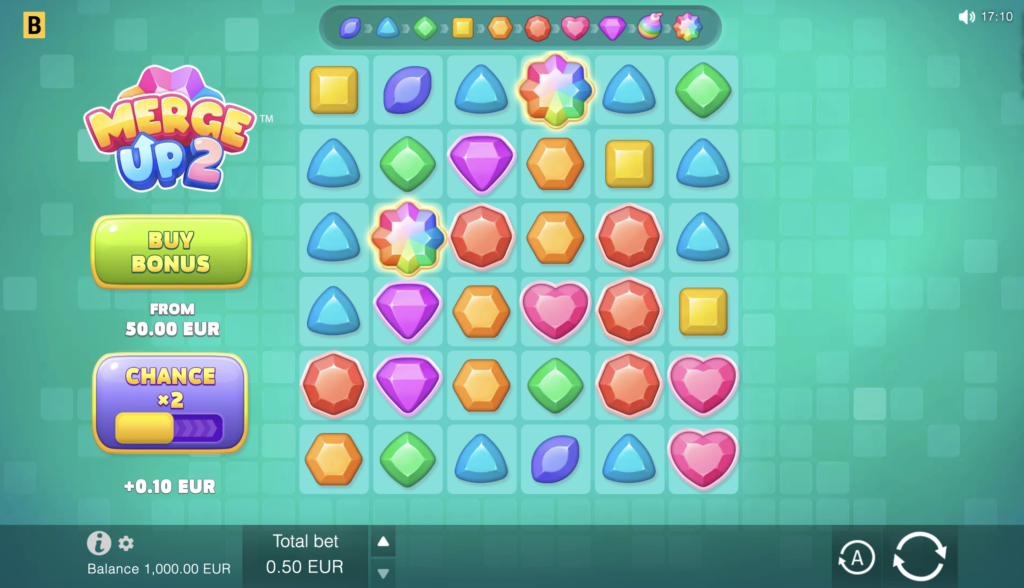Increase the total bet with the up arrow
Image resolution: width=1024 pixels, height=588 pixels.
(384, 542)
